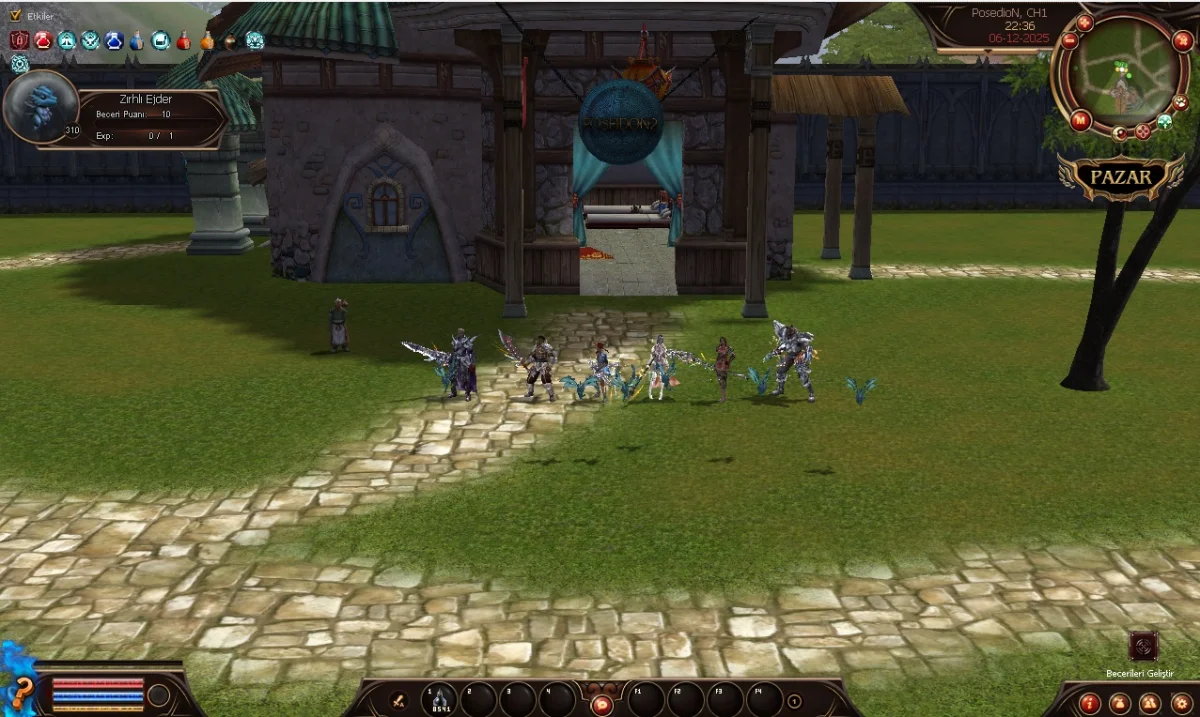1200x717 pixels.
Task: Click the red round button in hotbar center
Action: (601, 704)
